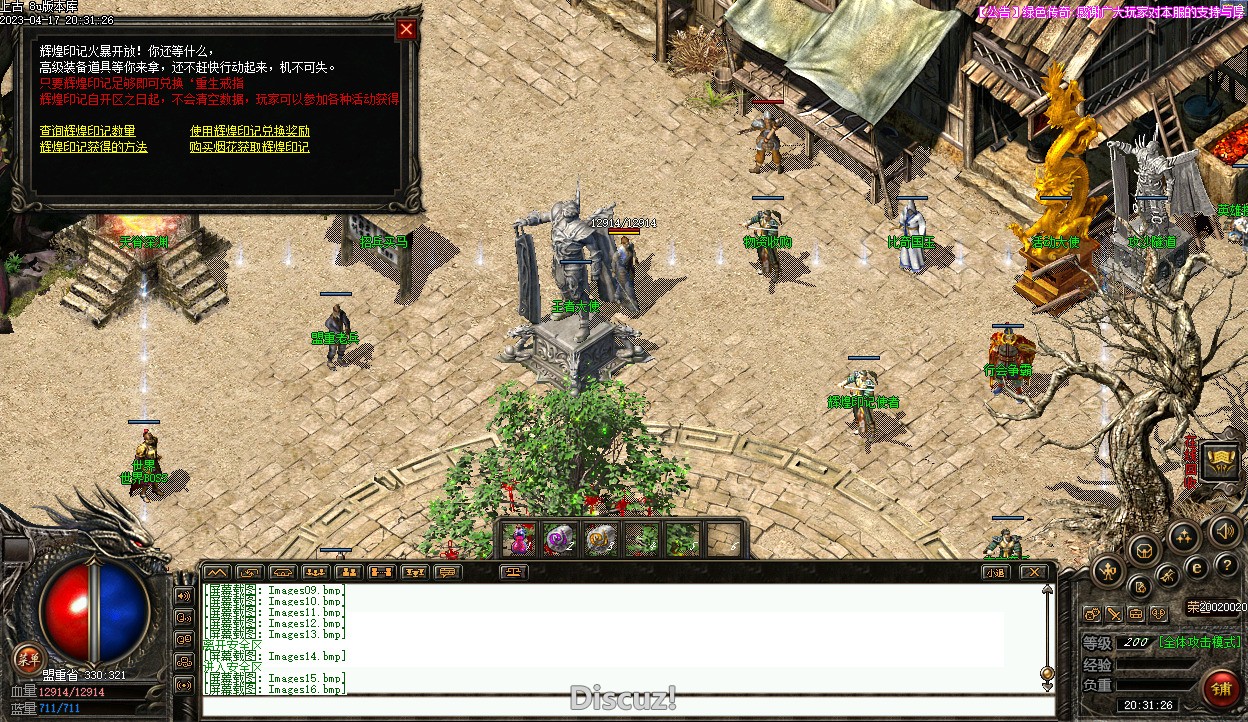Toggle sound with the speaker orb

[x=1224, y=532]
